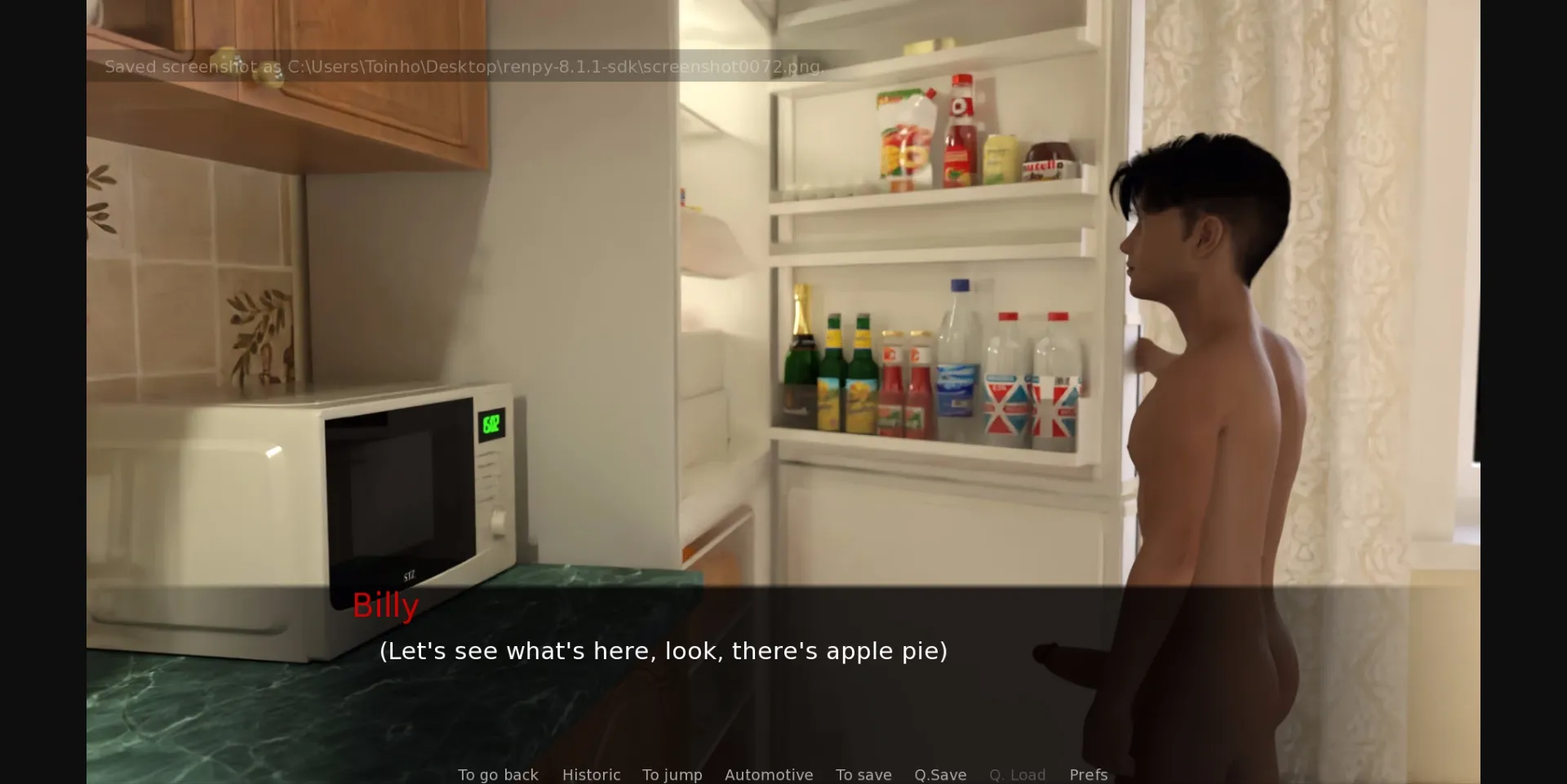Click the microwave door handle knob
The width and height of the screenshot is (1567, 784).
click(497, 523)
